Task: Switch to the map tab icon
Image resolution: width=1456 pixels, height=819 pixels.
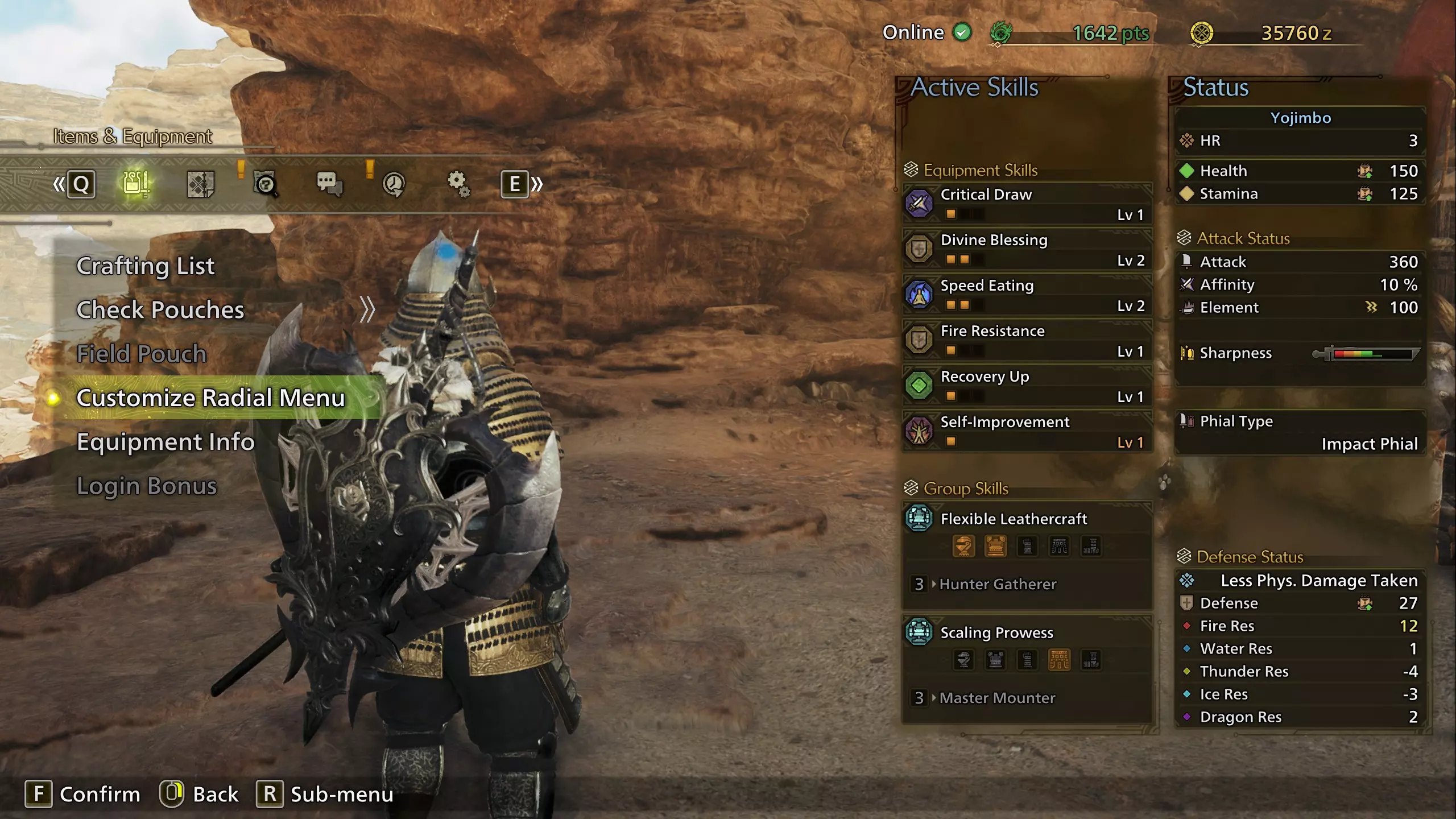Action: point(200,184)
